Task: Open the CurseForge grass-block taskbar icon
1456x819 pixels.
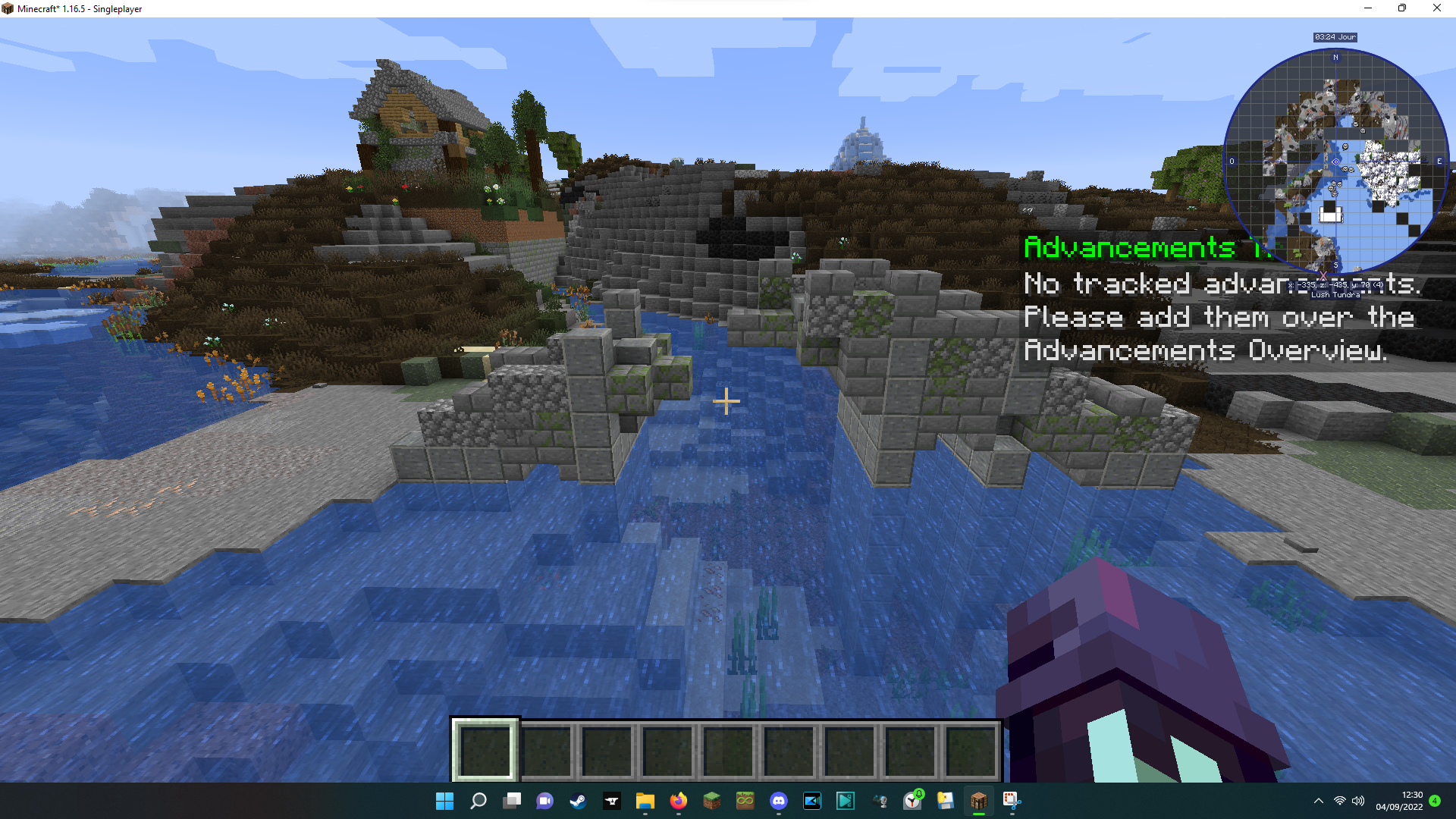Action: pyautogui.click(x=745, y=801)
